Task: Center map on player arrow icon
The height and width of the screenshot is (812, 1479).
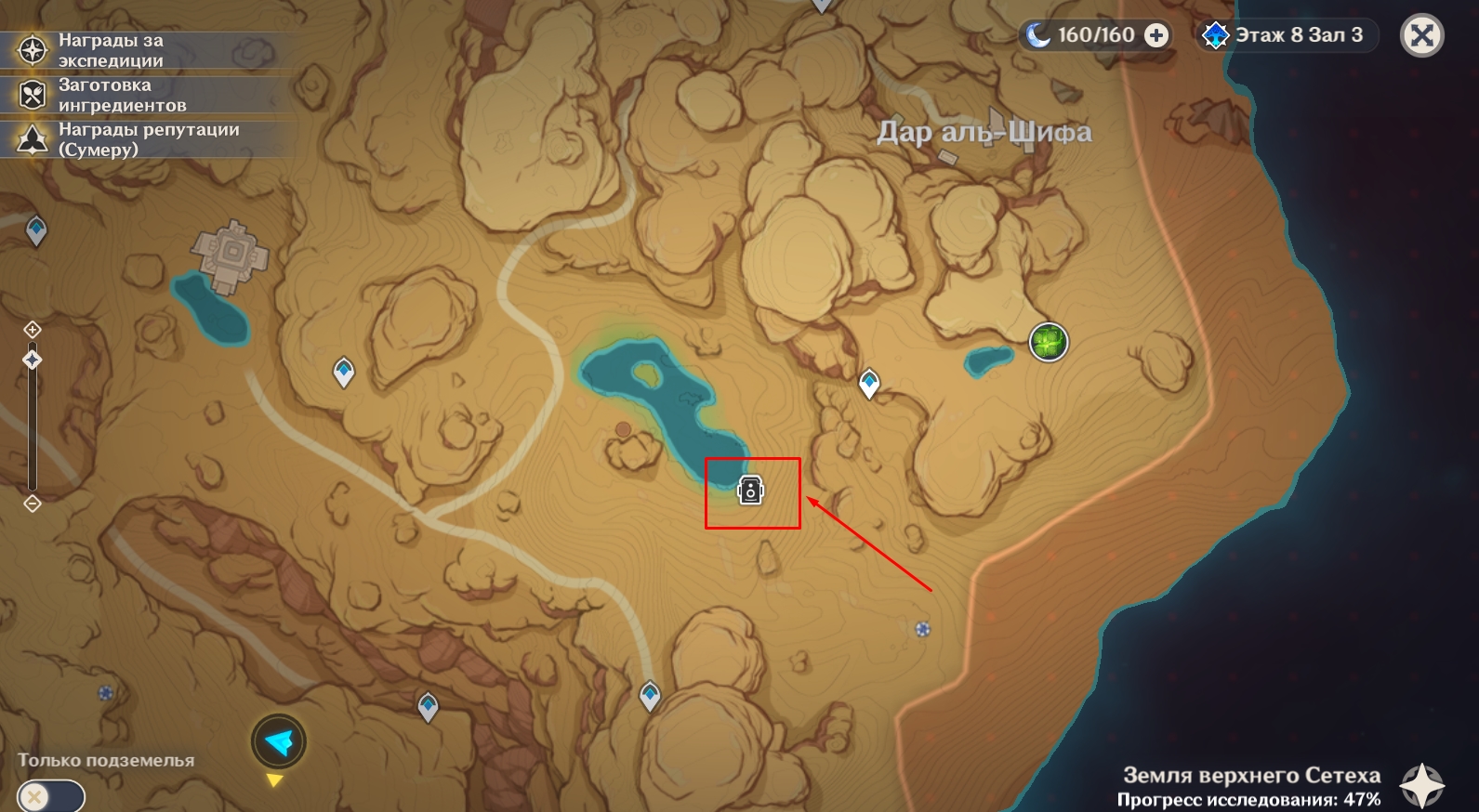Action: click(278, 741)
